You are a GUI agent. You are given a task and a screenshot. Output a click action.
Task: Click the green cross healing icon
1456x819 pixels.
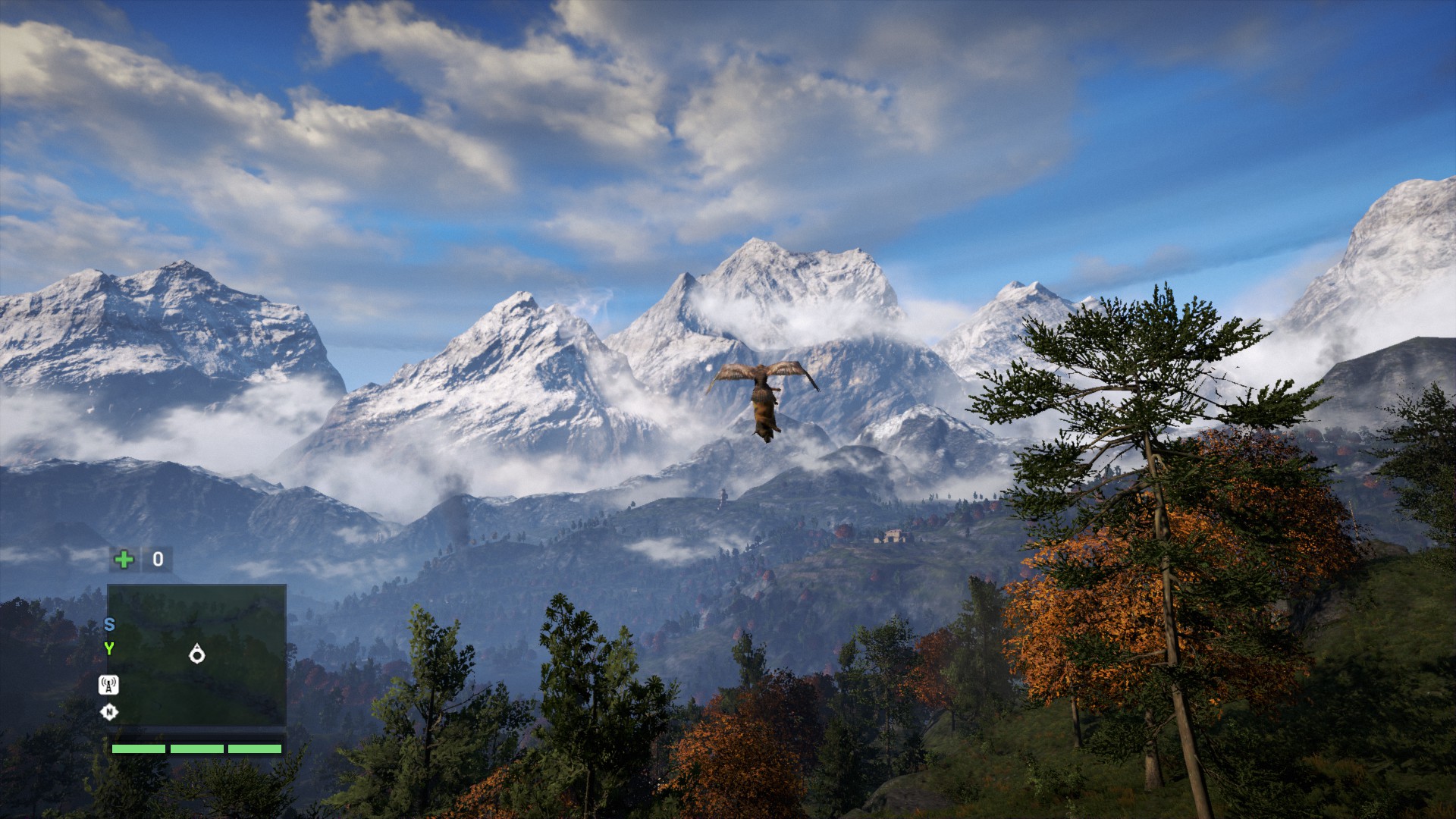coord(124,560)
